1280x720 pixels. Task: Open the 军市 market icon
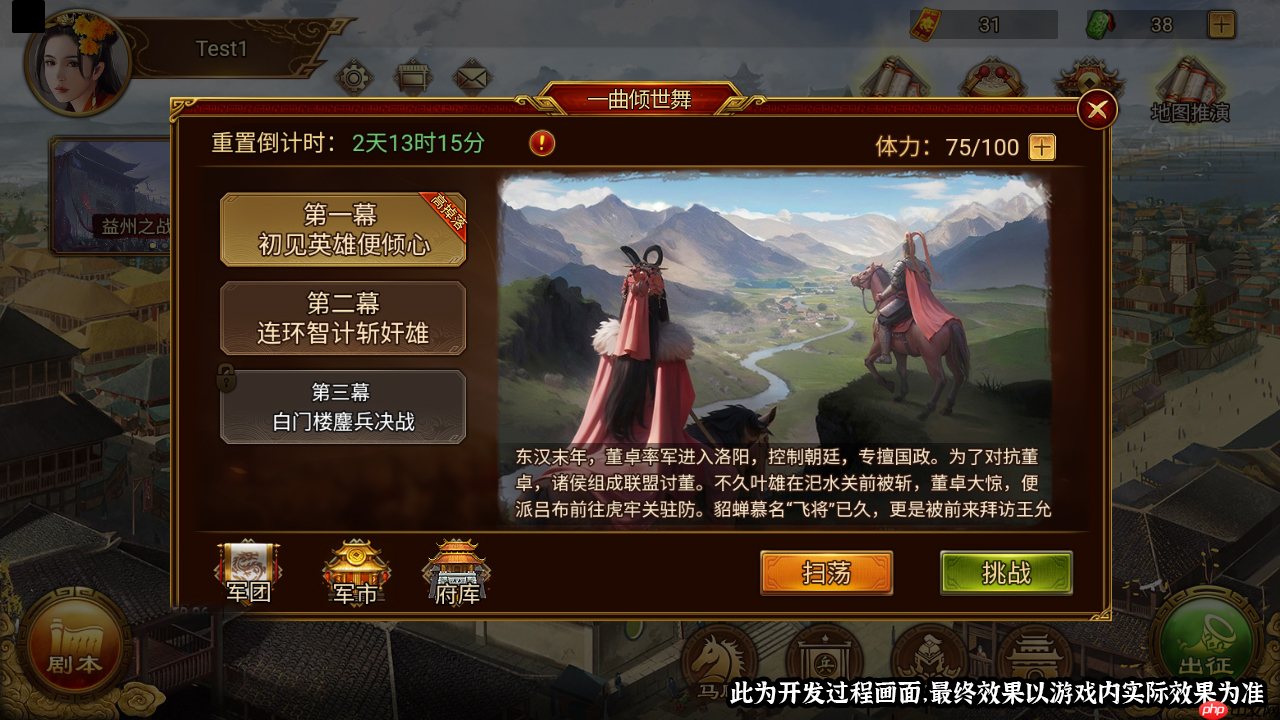pos(356,573)
